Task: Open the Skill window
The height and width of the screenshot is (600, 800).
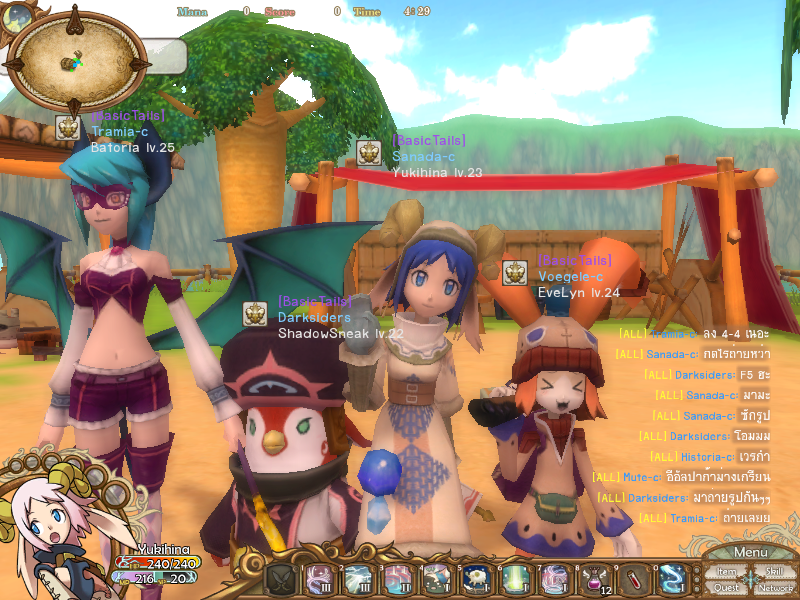Action: click(x=773, y=571)
